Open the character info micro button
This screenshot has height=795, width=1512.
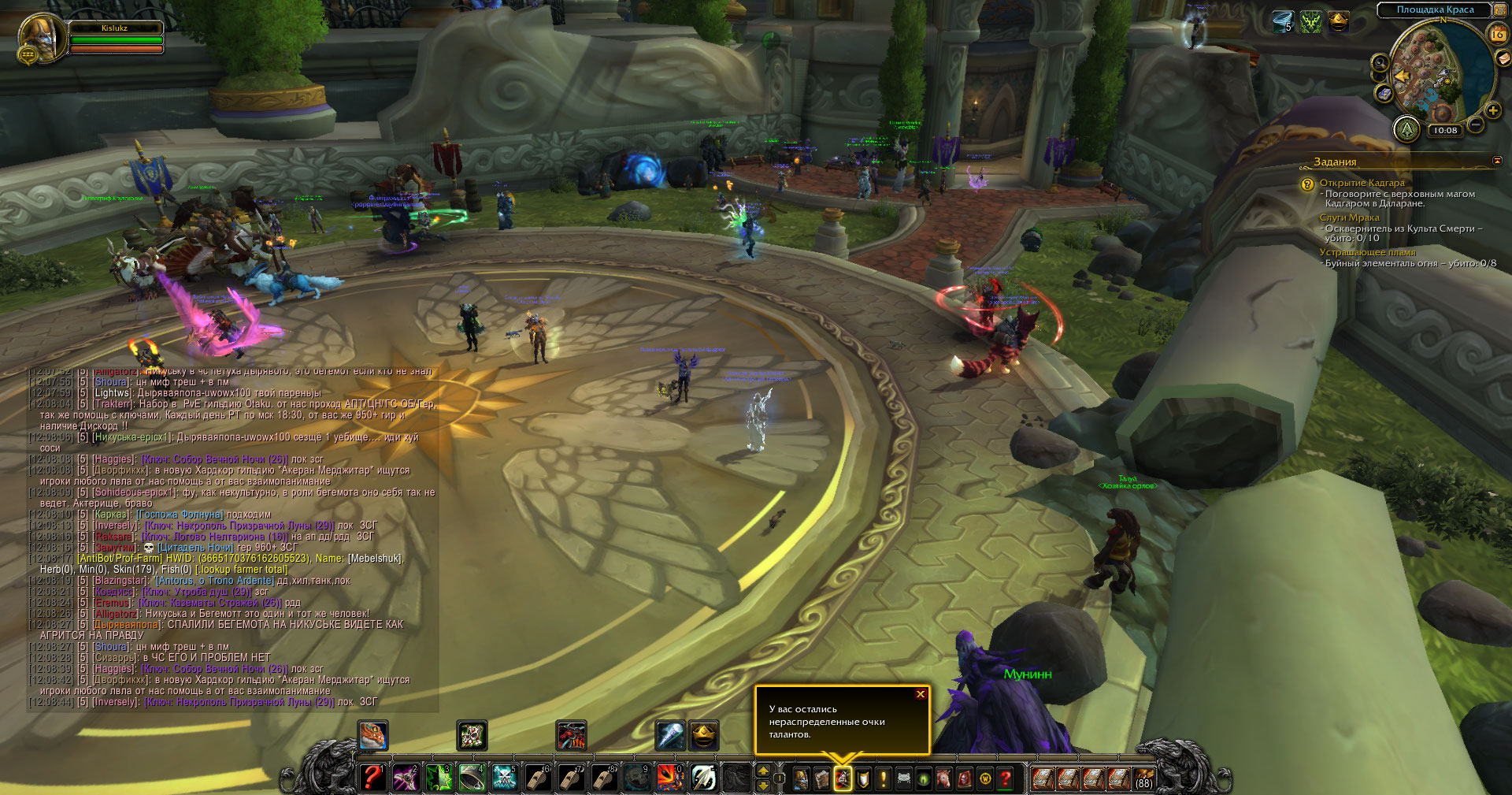click(x=801, y=779)
